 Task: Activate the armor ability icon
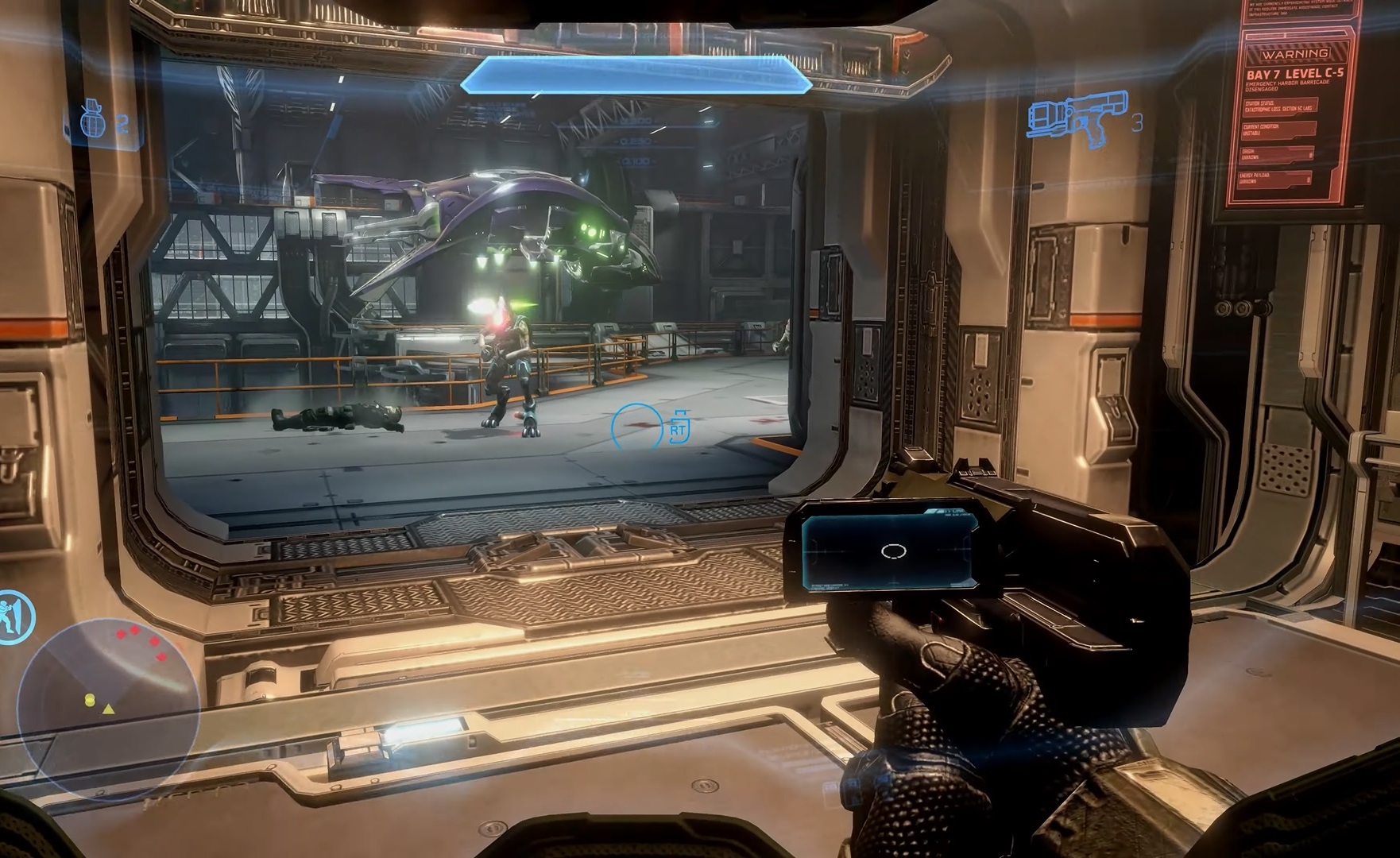point(14,617)
